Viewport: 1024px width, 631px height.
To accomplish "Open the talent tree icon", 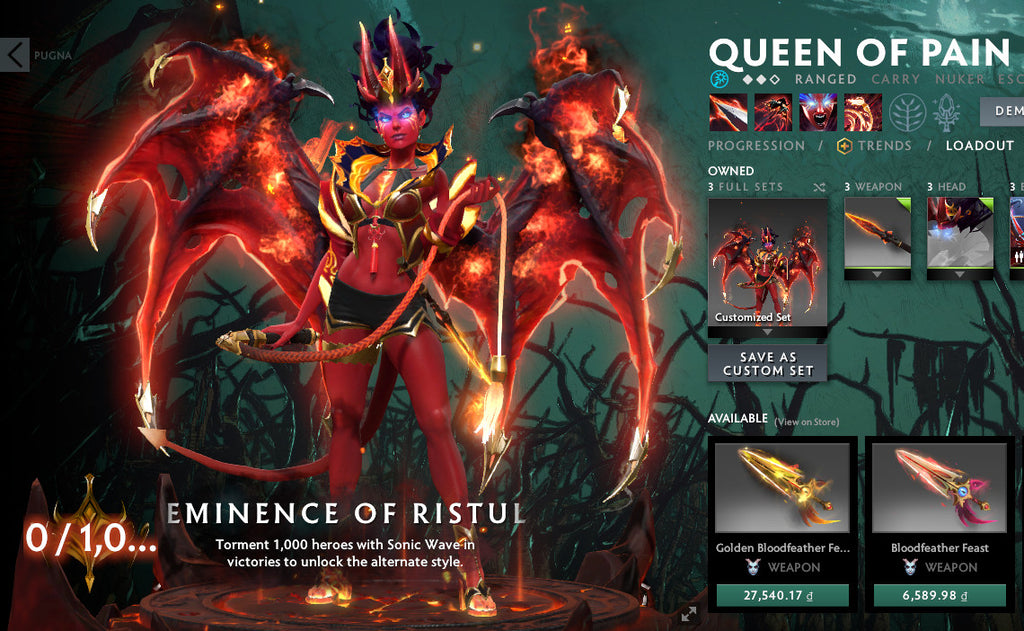I will pos(908,113).
